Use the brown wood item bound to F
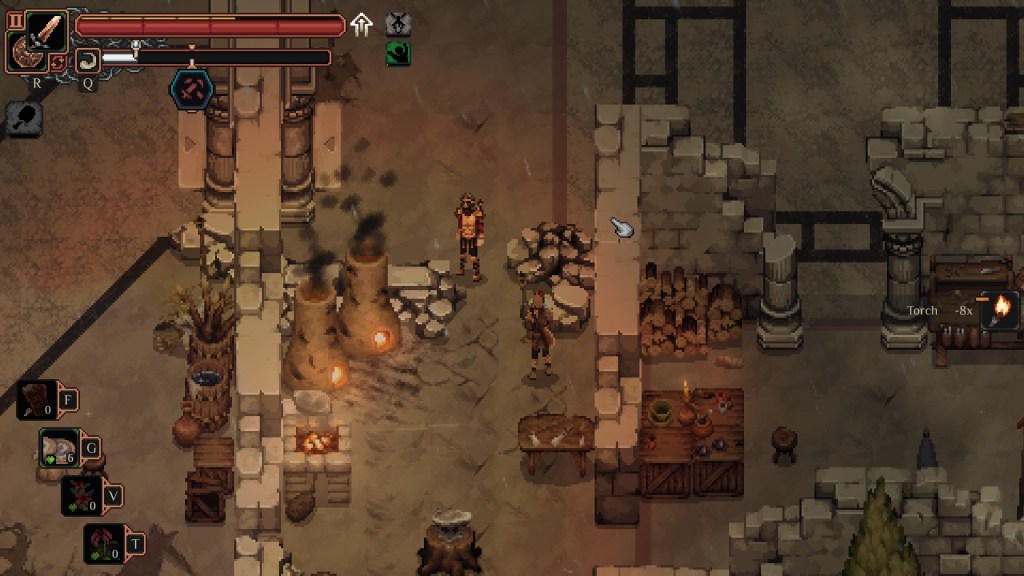The image size is (1024, 576). click(x=36, y=400)
